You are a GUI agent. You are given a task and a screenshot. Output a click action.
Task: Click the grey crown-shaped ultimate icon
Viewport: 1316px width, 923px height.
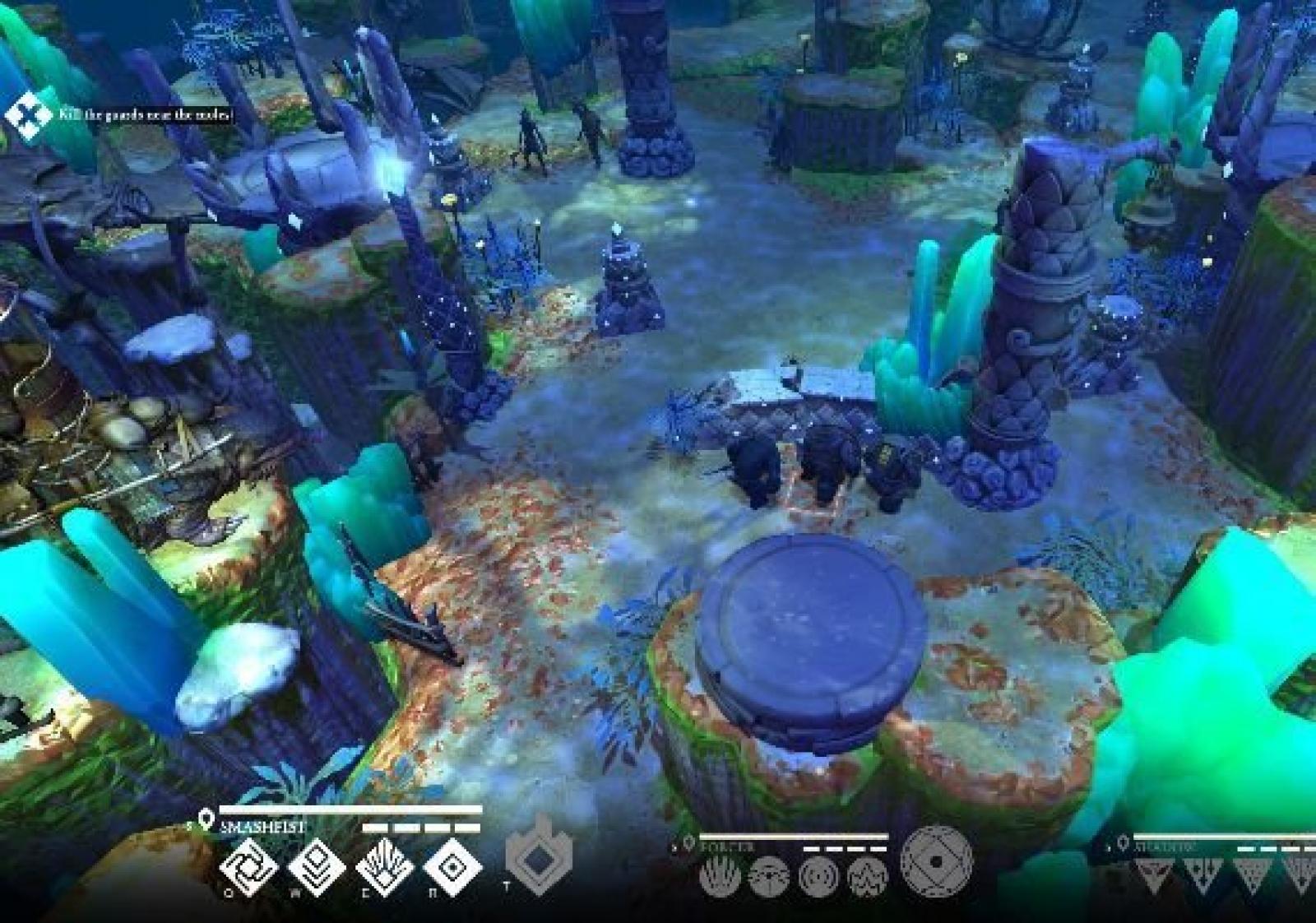(x=537, y=857)
